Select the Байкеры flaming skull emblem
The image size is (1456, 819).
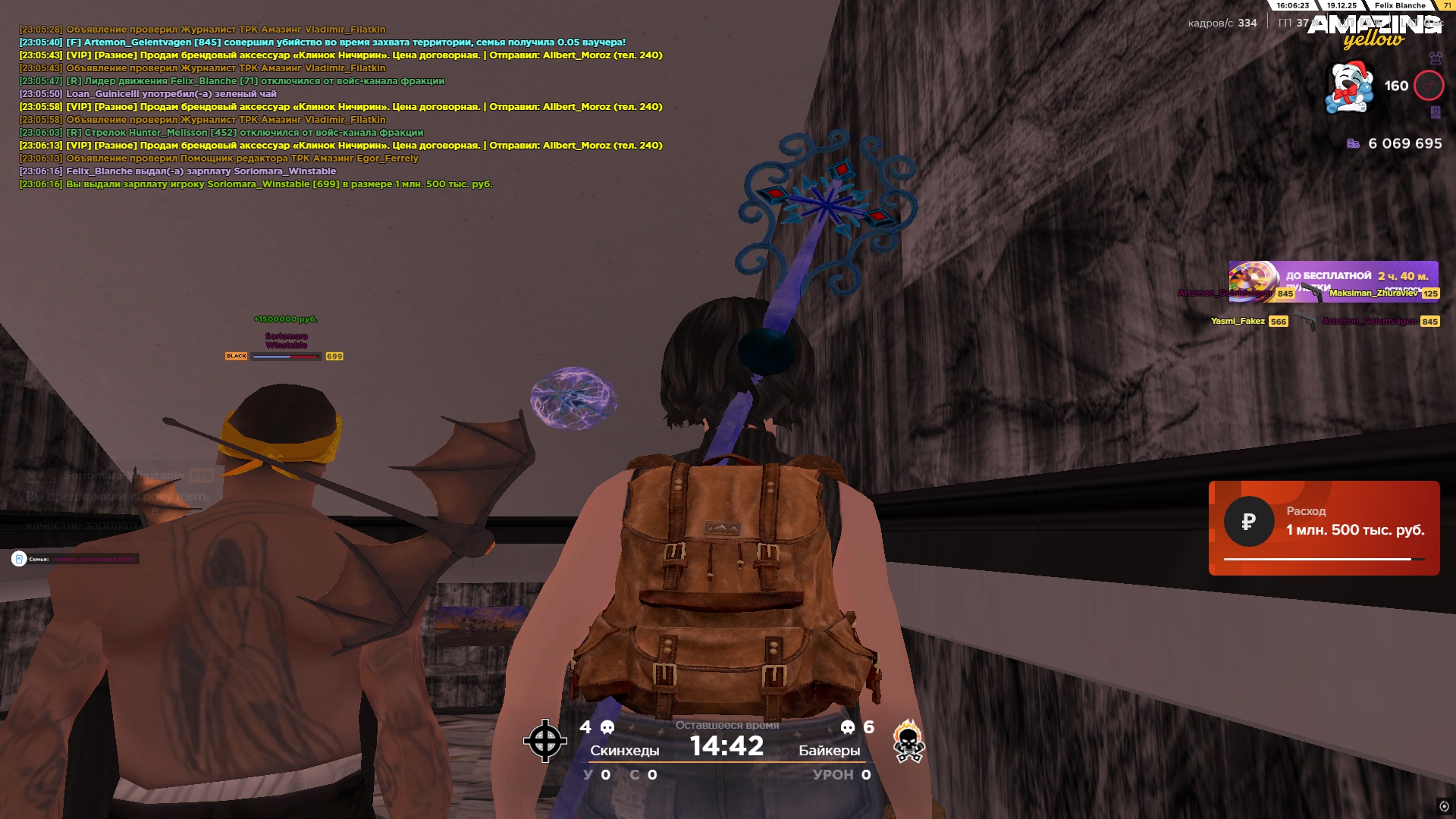[x=908, y=741]
